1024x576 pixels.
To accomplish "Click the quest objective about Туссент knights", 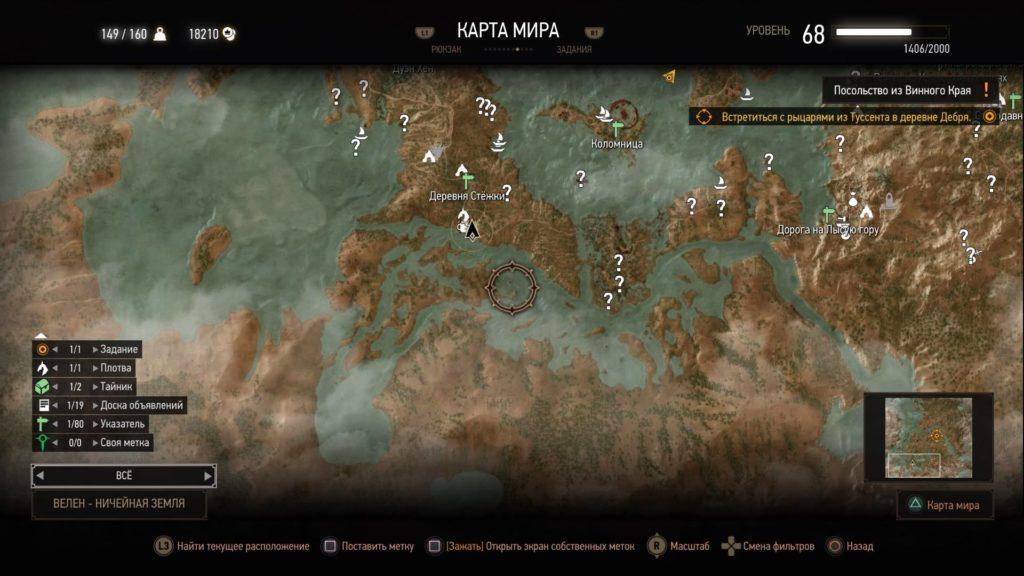I will point(838,117).
